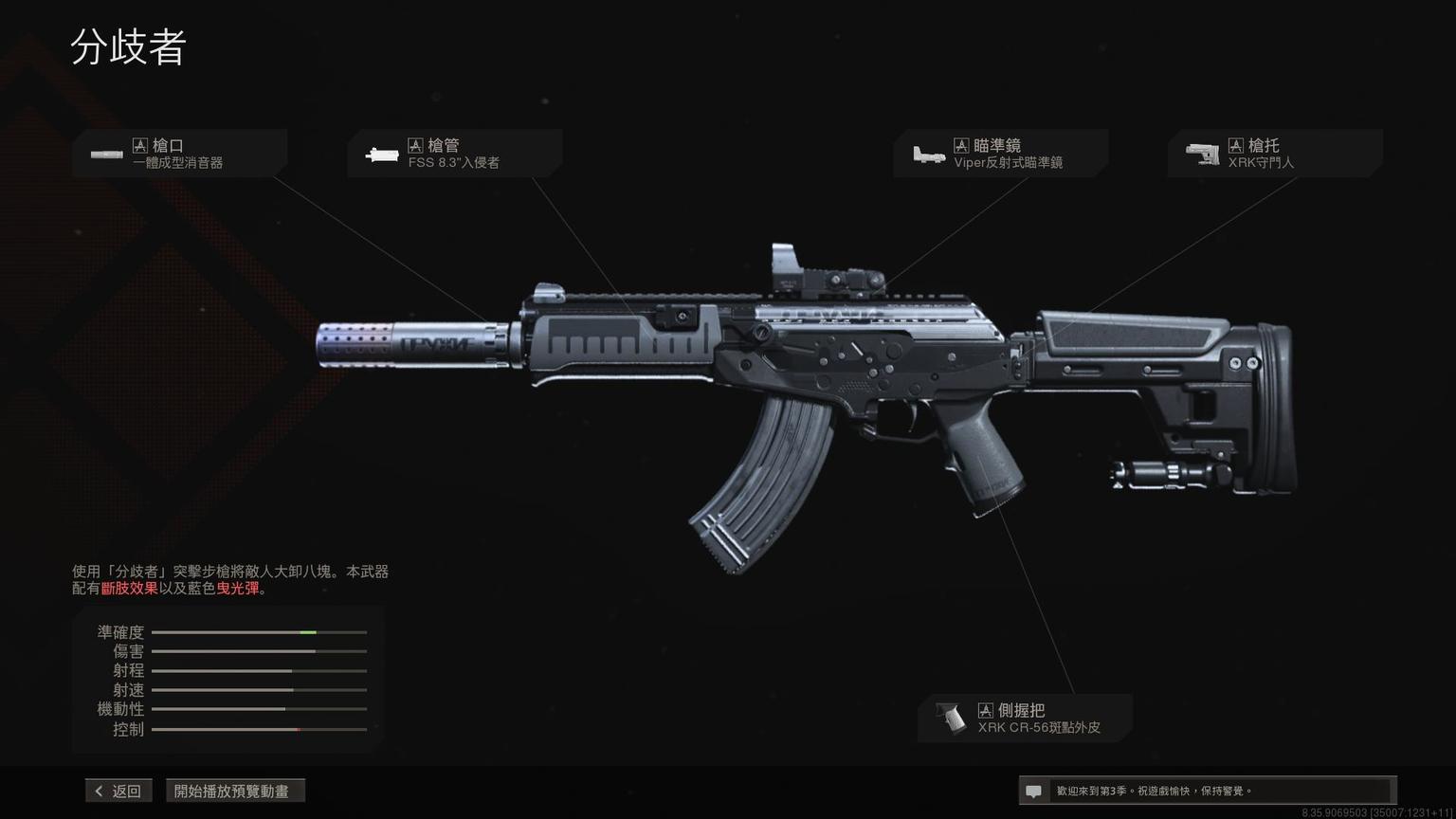Open the 槍管 barrel attachment slot
1456x819 pixels.
tap(454, 154)
